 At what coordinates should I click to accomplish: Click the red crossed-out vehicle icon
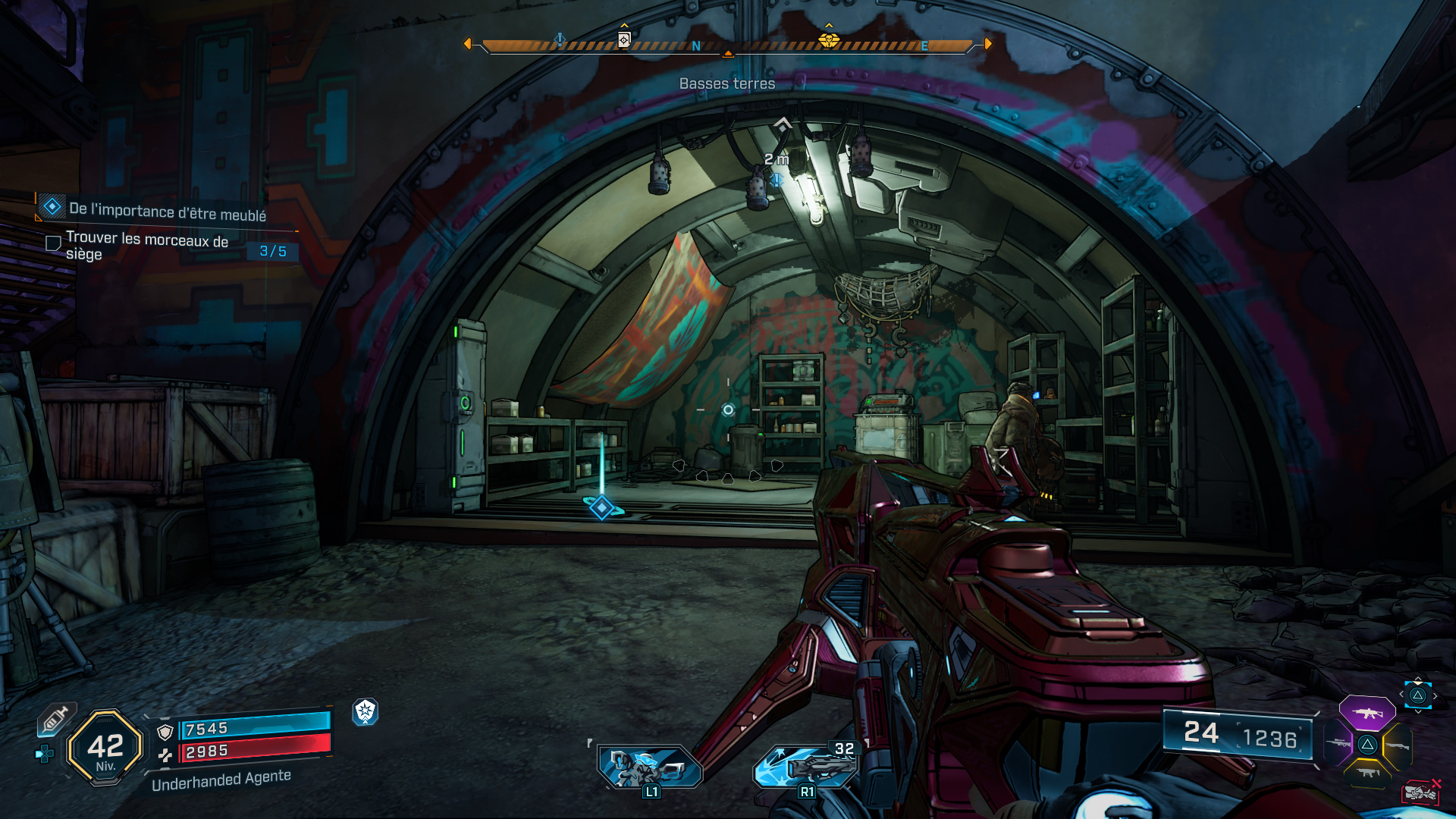click(1420, 792)
